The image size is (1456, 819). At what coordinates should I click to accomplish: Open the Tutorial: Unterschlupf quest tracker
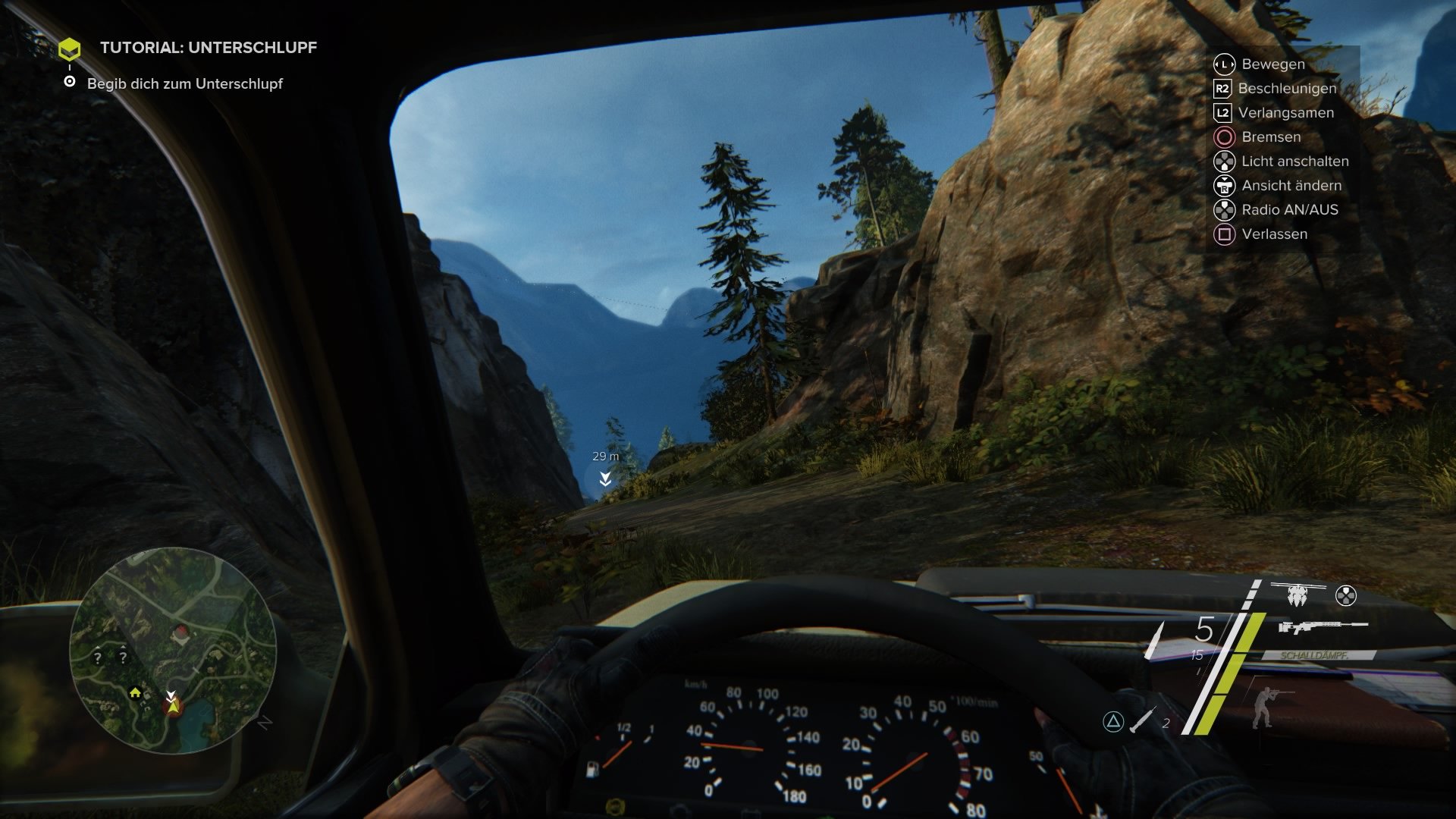(x=208, y=48)
